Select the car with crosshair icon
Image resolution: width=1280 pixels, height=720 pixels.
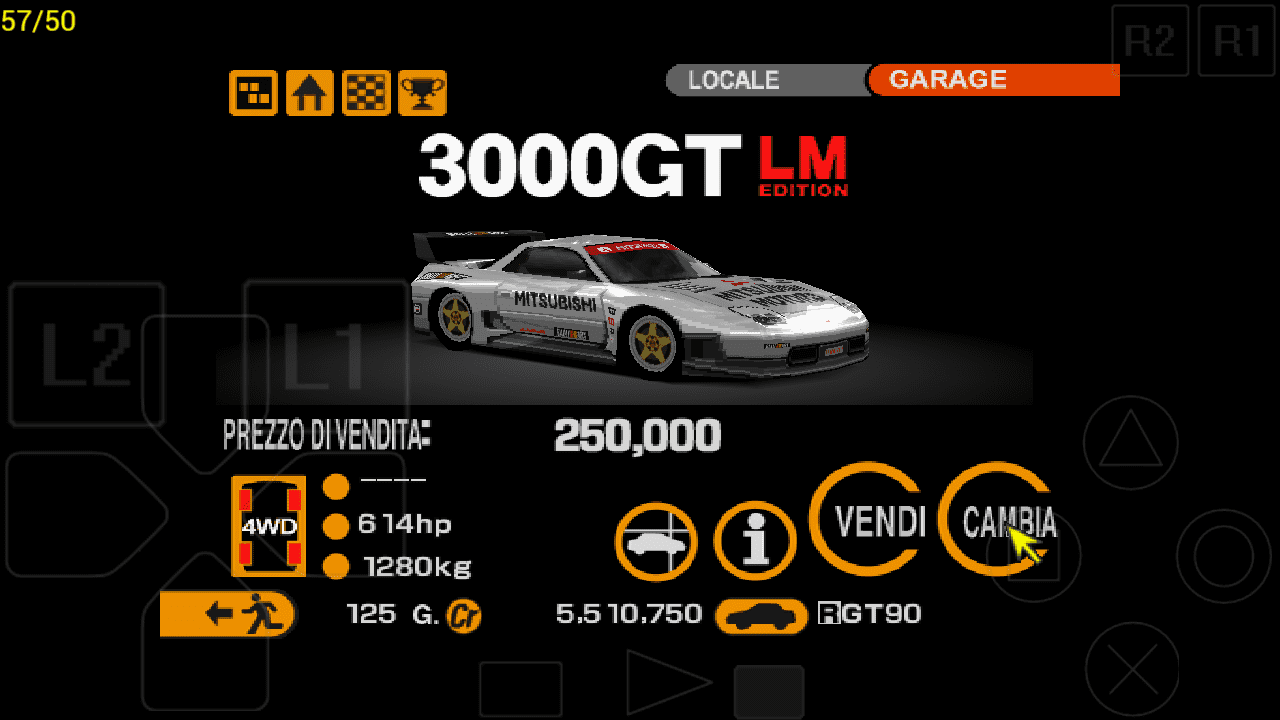[655, 542]
